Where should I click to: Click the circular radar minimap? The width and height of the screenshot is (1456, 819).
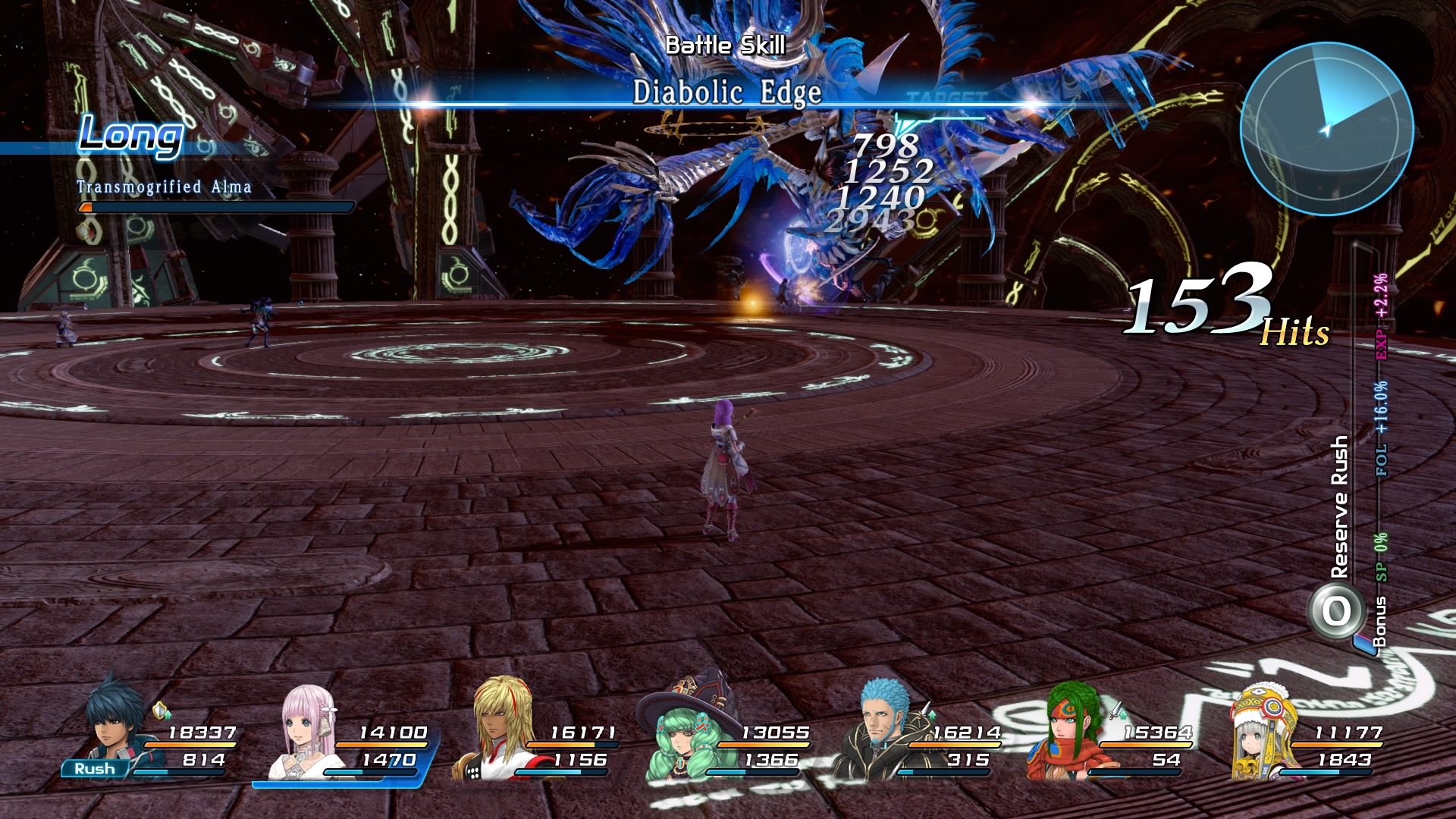[1326, 128]
